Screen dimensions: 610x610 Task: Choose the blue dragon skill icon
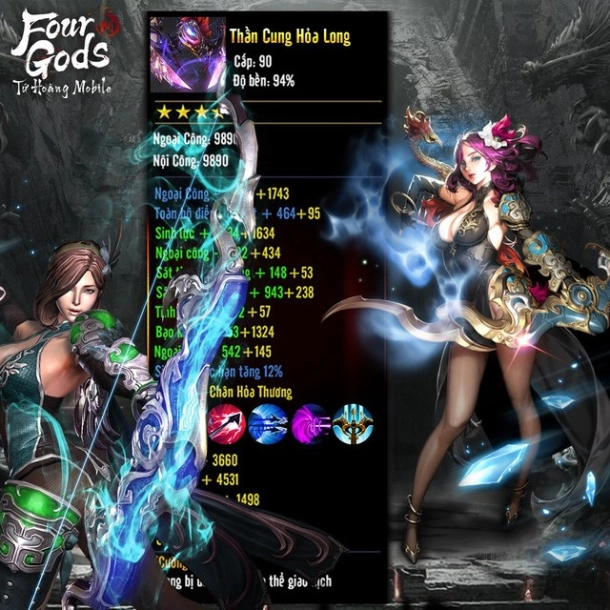[x=268, y=422]
